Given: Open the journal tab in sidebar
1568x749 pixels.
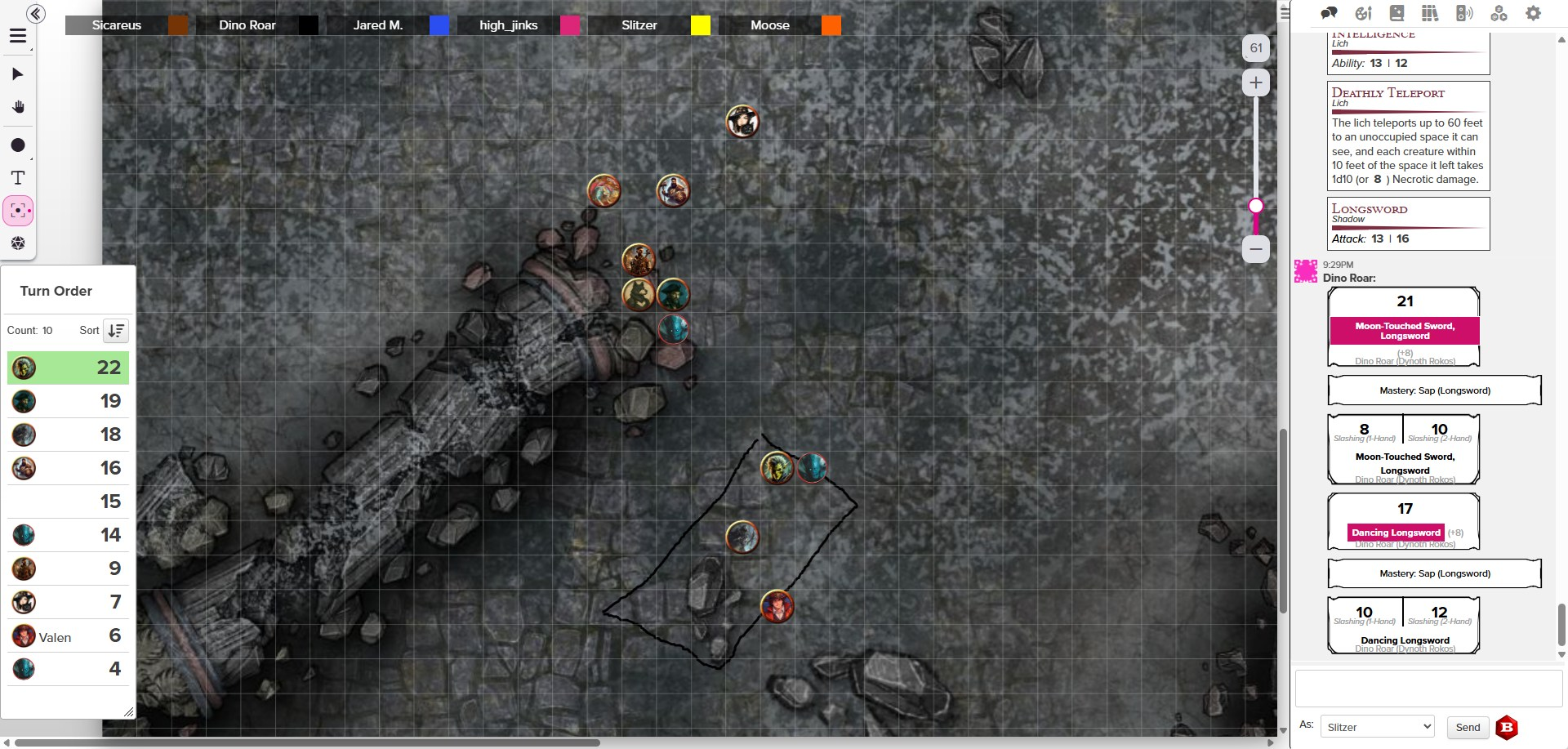Looking at the screenshot, I should click(1396, 13).
